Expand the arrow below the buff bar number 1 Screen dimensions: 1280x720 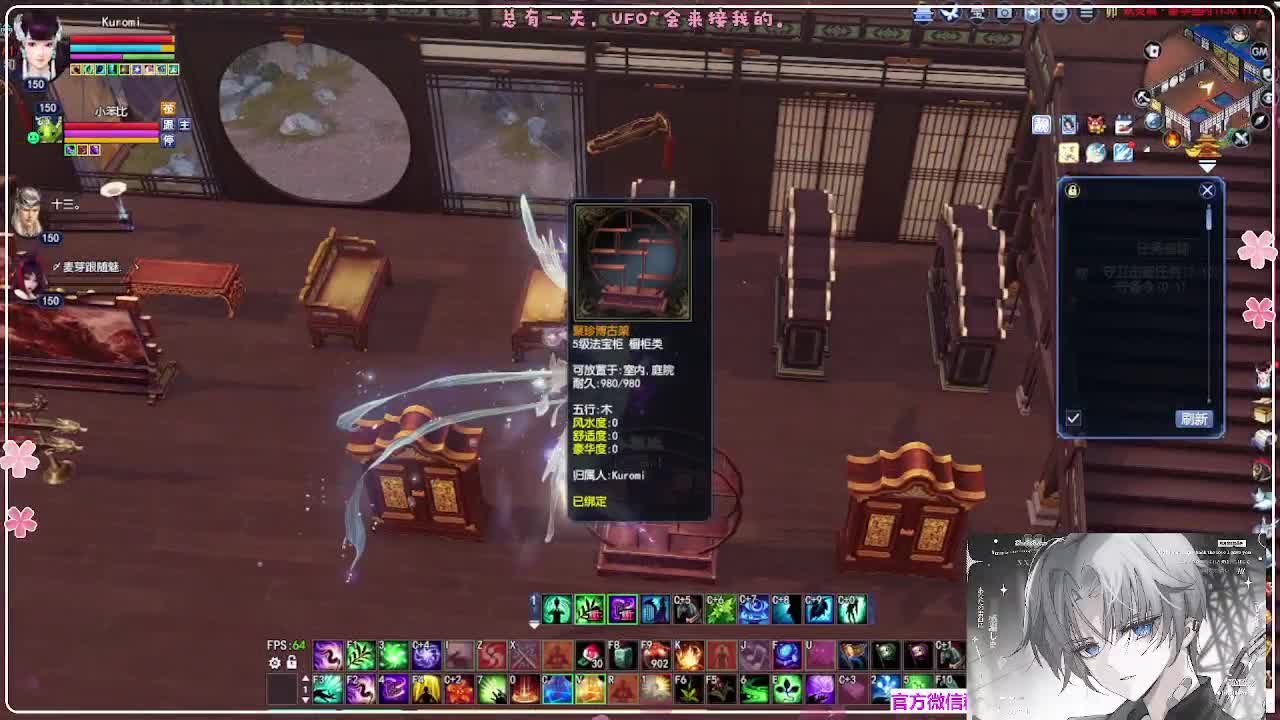(x=534, y=626)
